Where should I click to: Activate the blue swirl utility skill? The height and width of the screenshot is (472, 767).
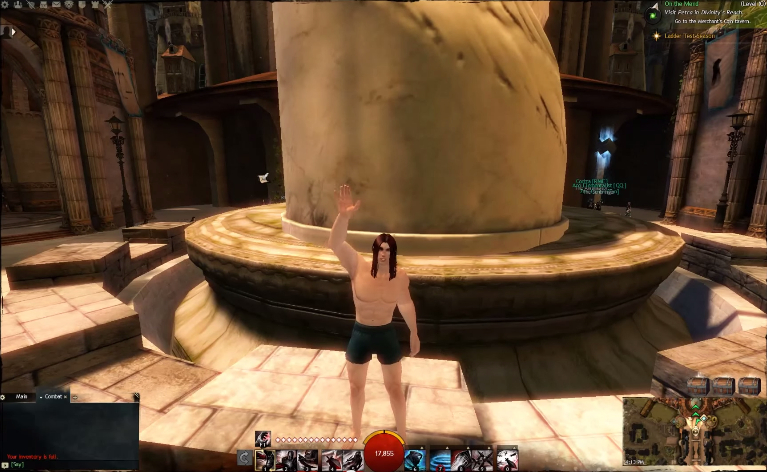(x=440, y=458)
